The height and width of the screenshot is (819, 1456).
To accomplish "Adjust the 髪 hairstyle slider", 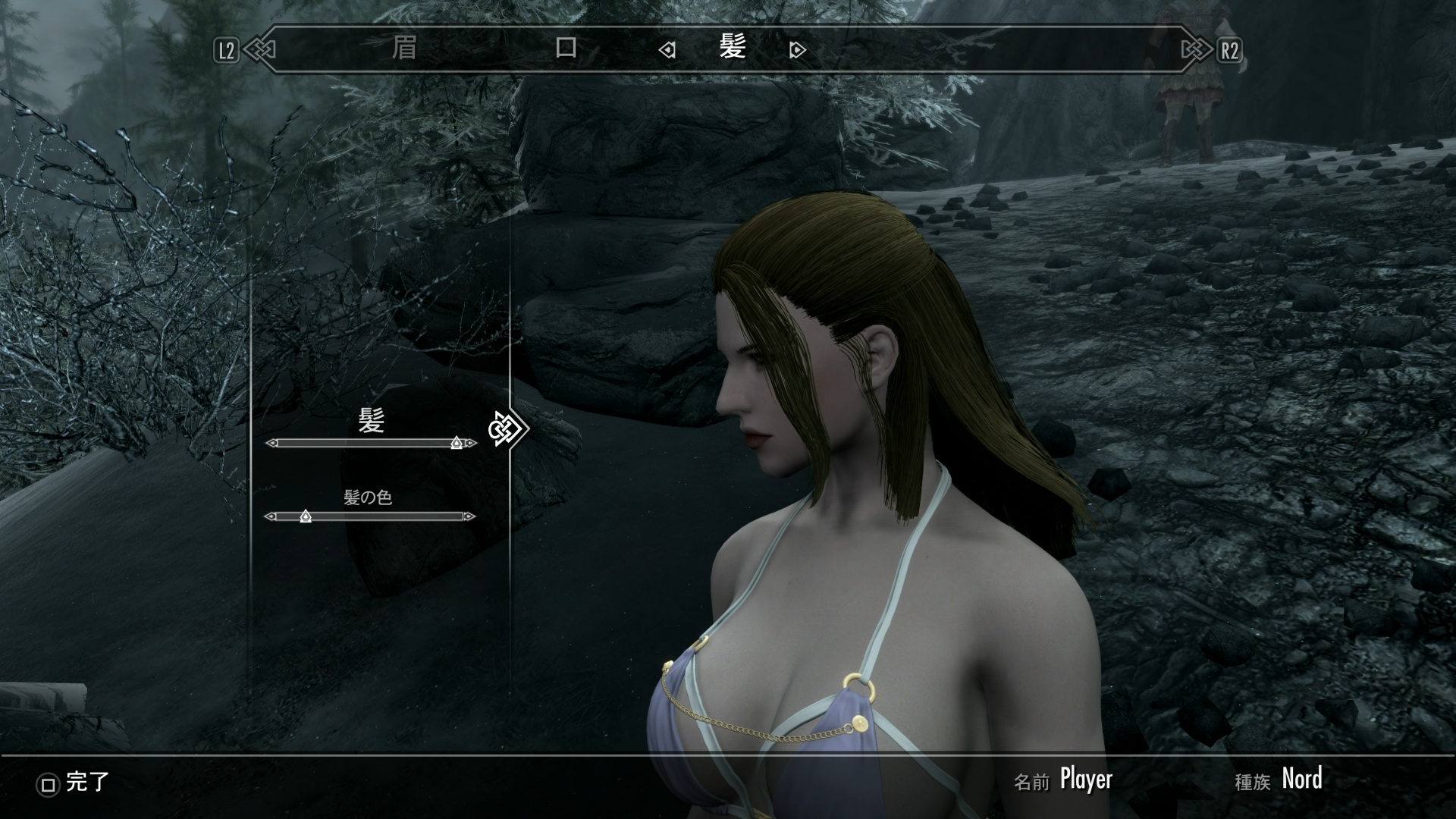I will click(x=456, y=443).
